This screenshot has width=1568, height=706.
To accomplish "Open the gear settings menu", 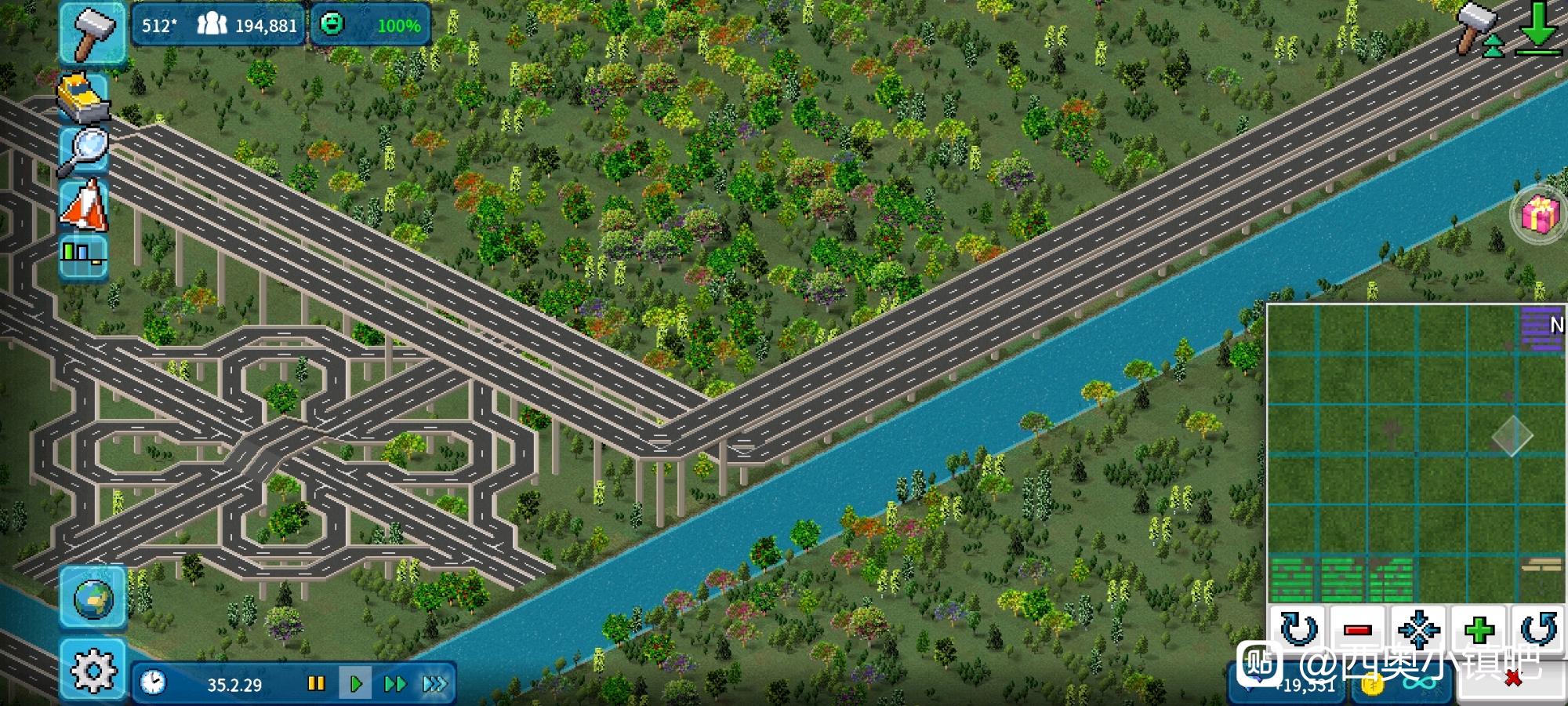I will [x=93, y=669].
